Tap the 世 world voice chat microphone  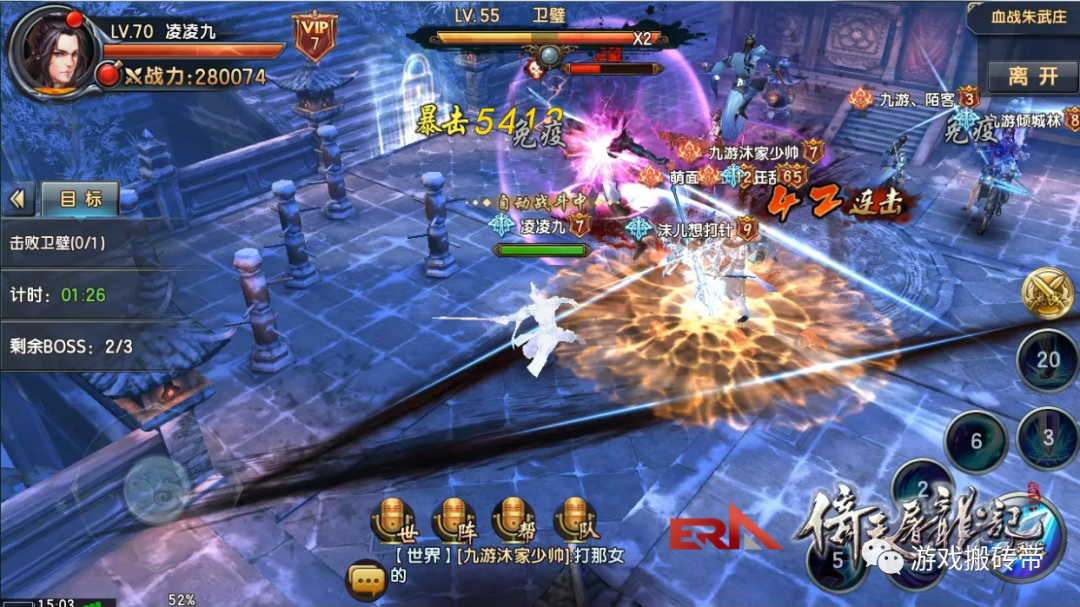[x=391, y=519]
